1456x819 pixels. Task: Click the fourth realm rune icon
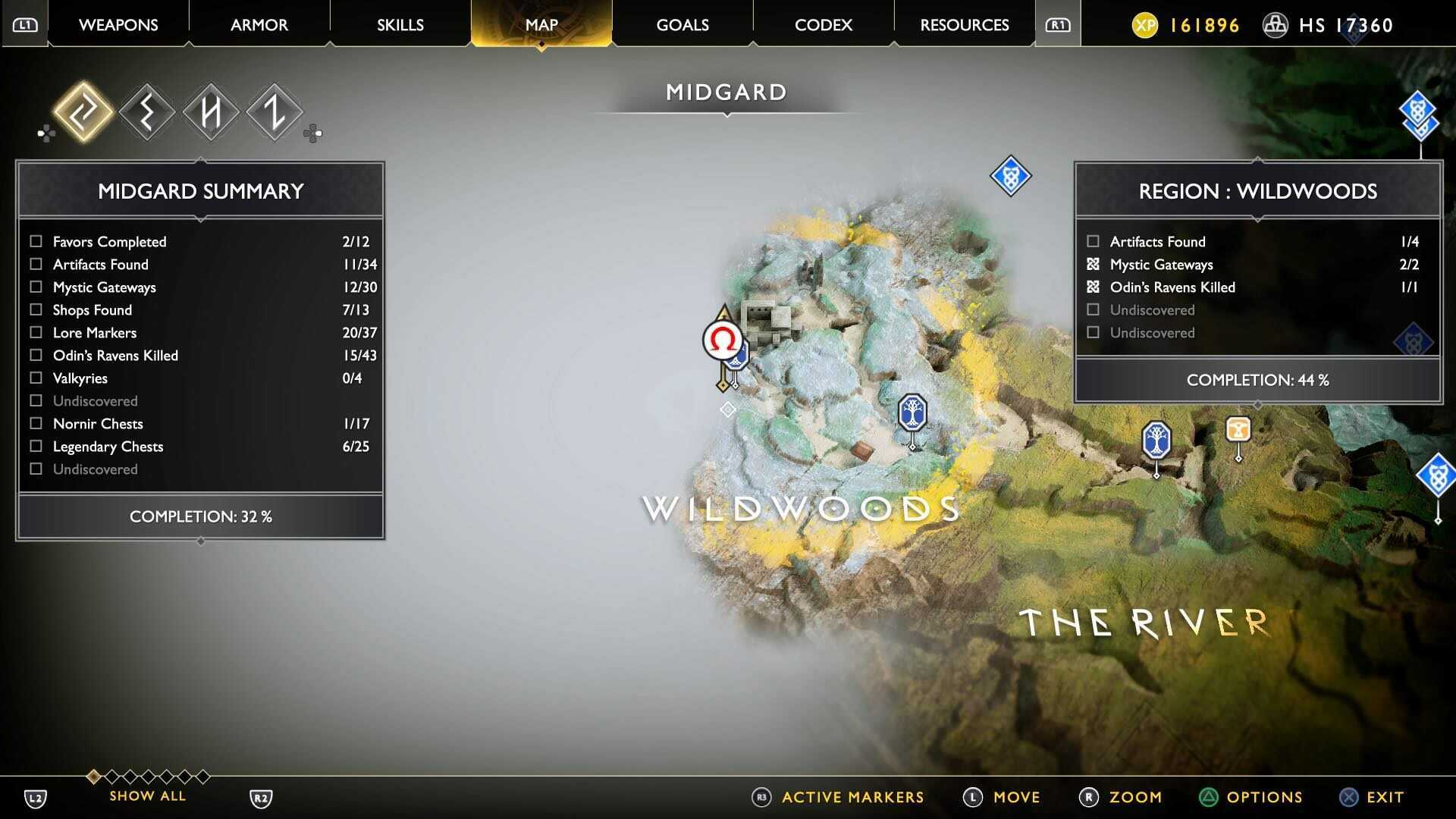pyautogui.click(x=273, y=111)
